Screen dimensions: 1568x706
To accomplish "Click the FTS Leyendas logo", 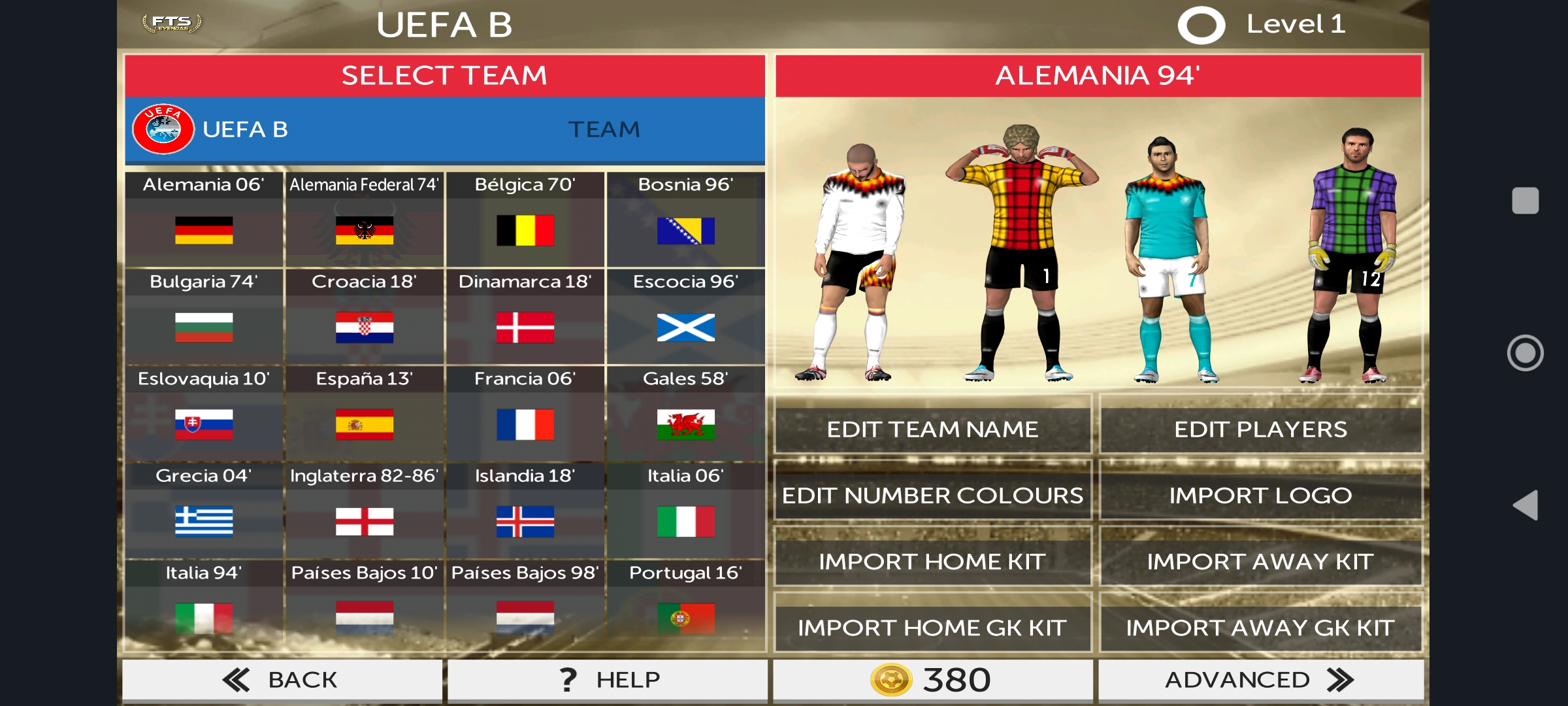I will [171, 22].
